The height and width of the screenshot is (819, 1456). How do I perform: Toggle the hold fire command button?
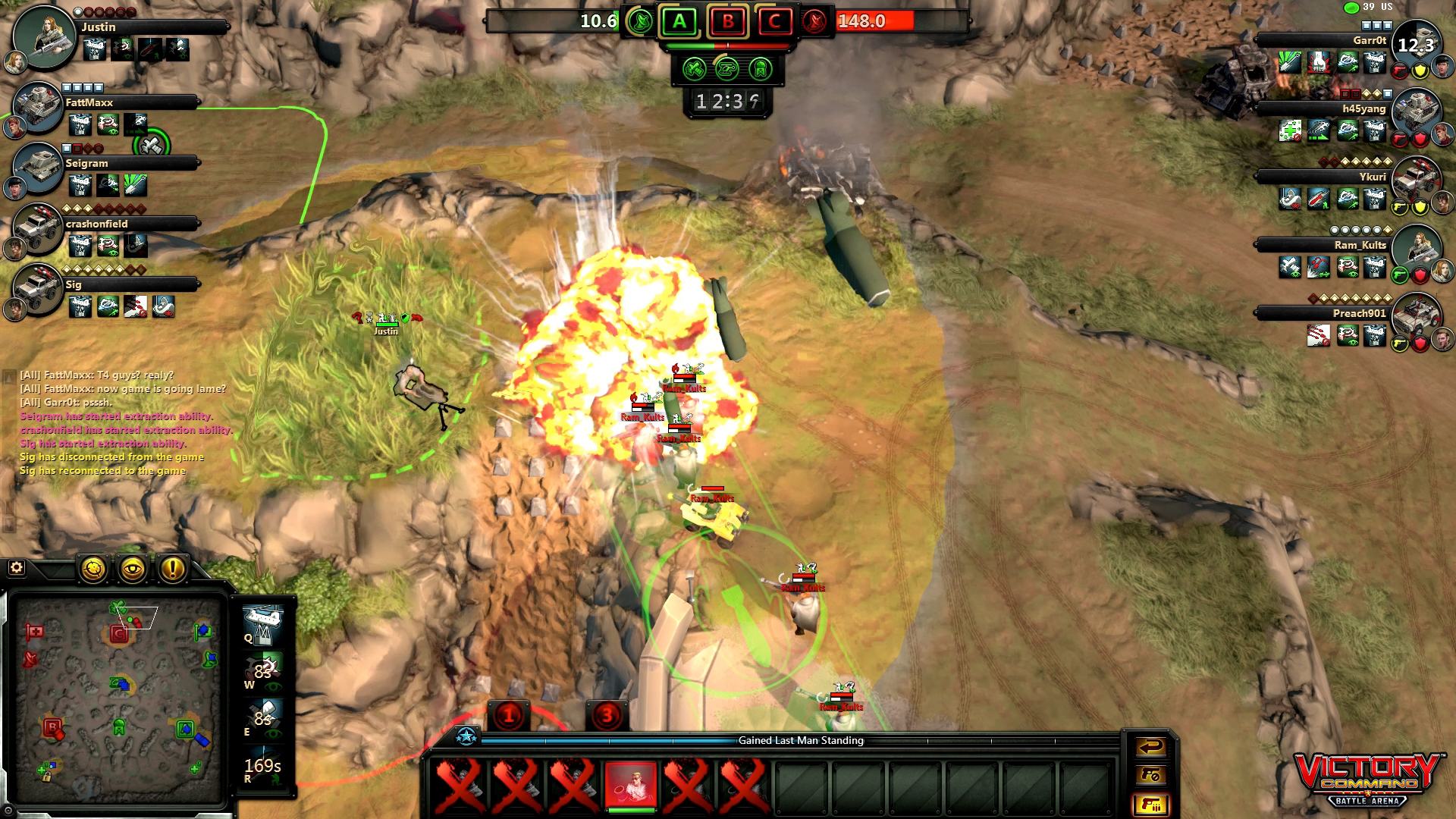1150,775
